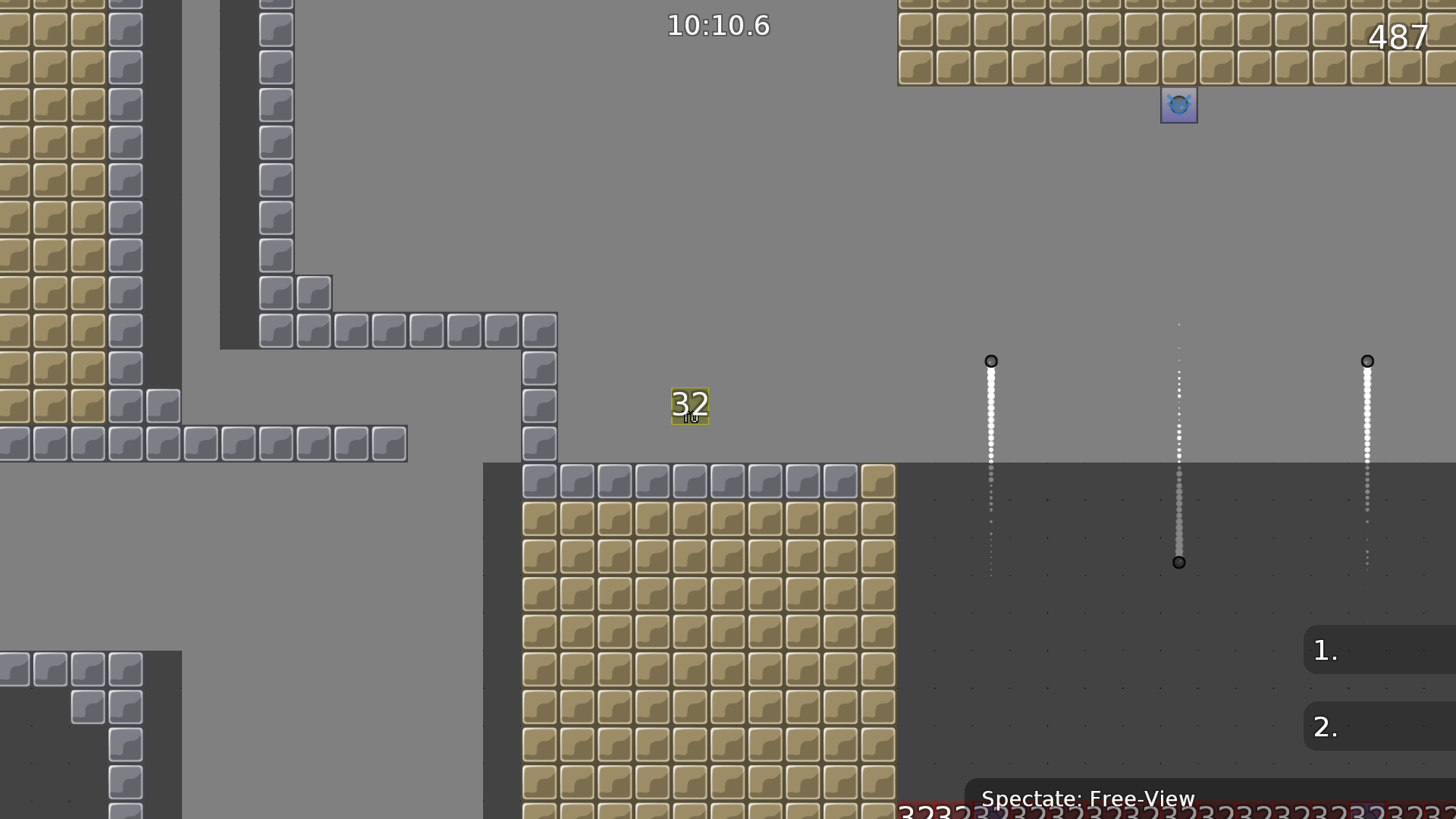Click the 1. rank label text

pyautogui.click(x=1325, y=651)
